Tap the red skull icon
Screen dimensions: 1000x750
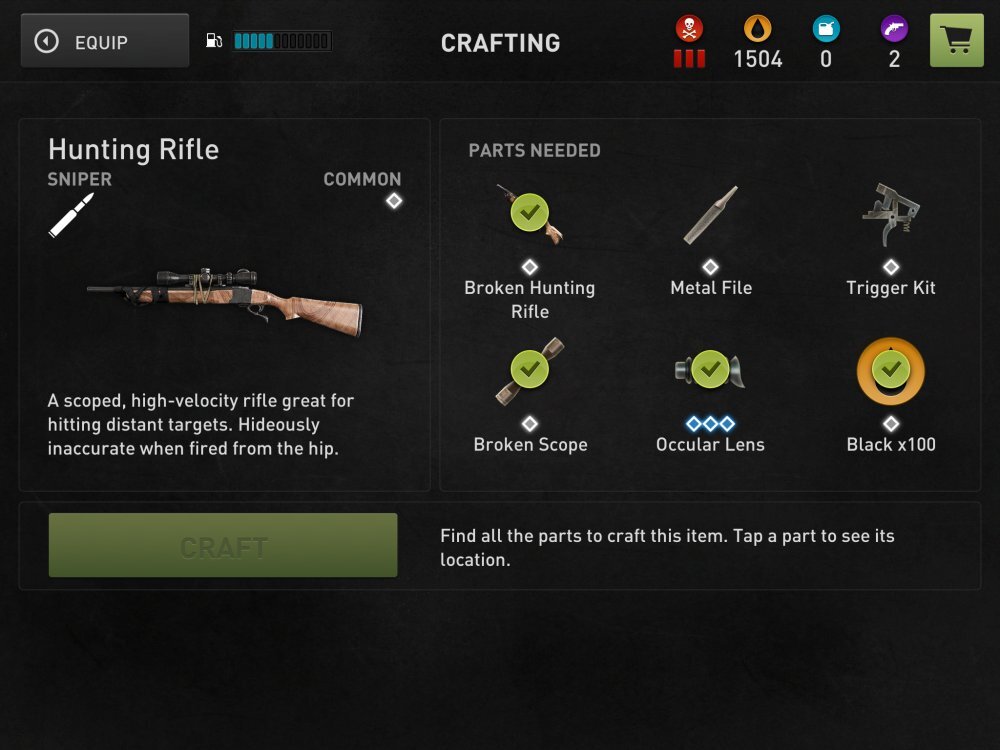tap(689, 29)
